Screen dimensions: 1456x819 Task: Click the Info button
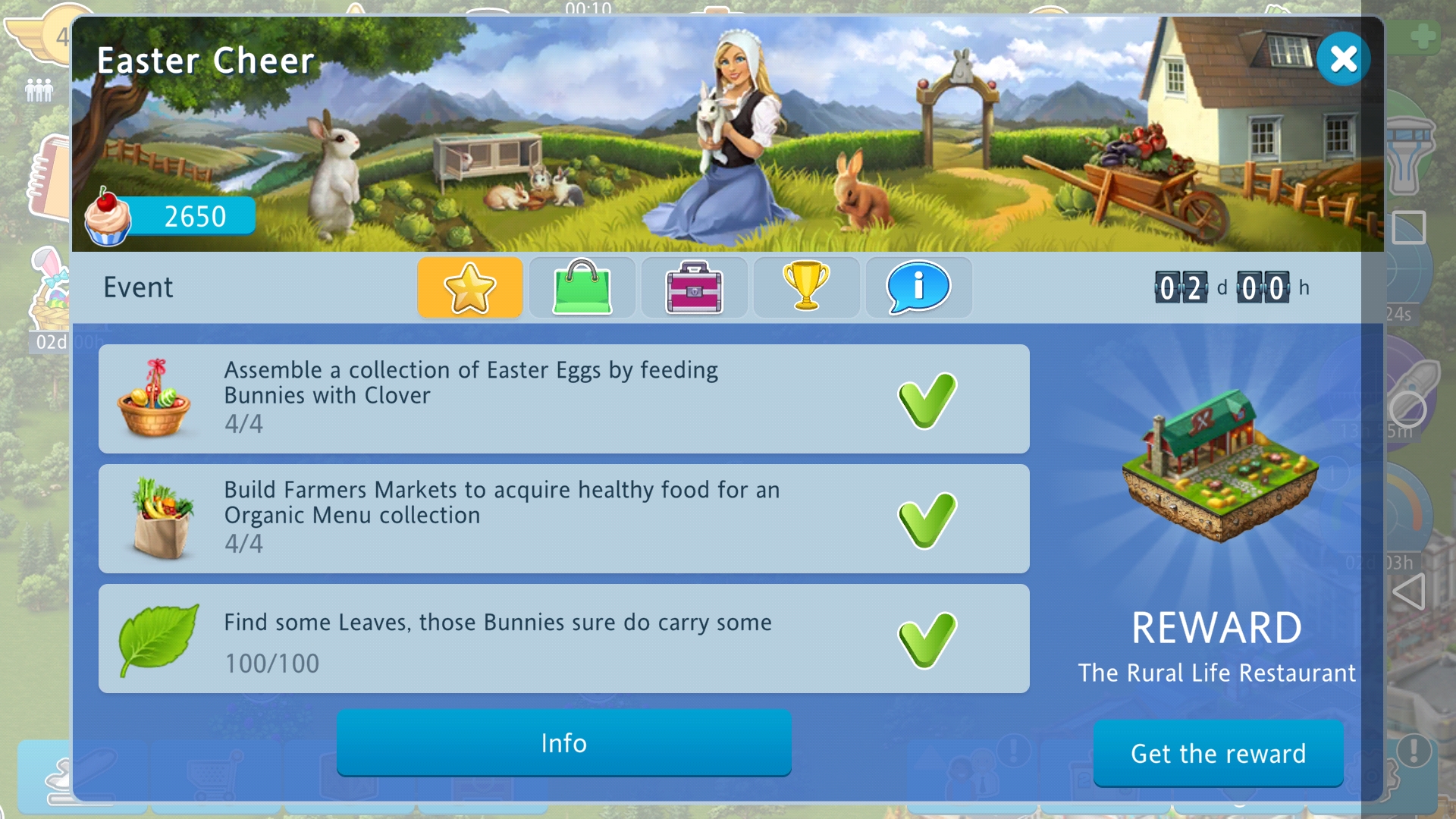tap(563, 743)
